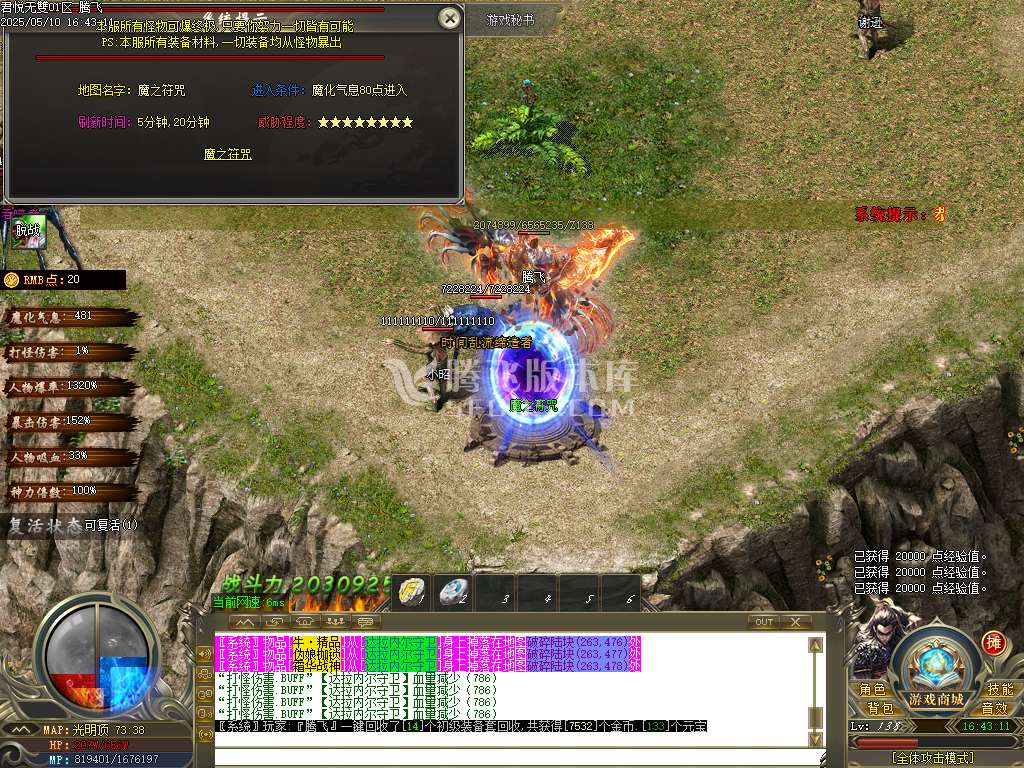1024x768 pixels.
Task: Use the item in hotbar slot 1
Action: [x=411, y=591]
